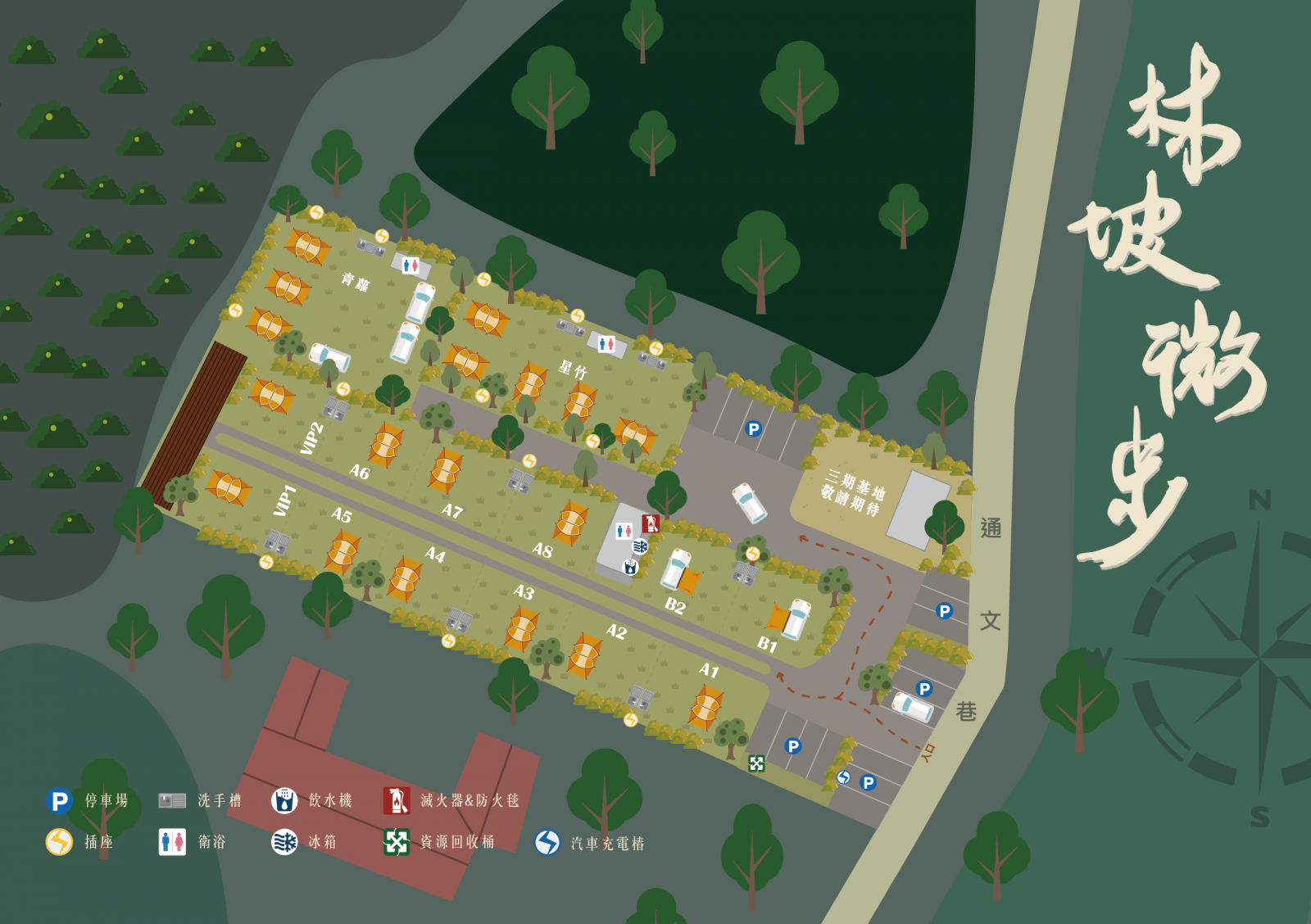Choose the 飲水機 water dispenser legend entry
The height and width of the screenshot is (924, 1311).
(x=311, y=800)
